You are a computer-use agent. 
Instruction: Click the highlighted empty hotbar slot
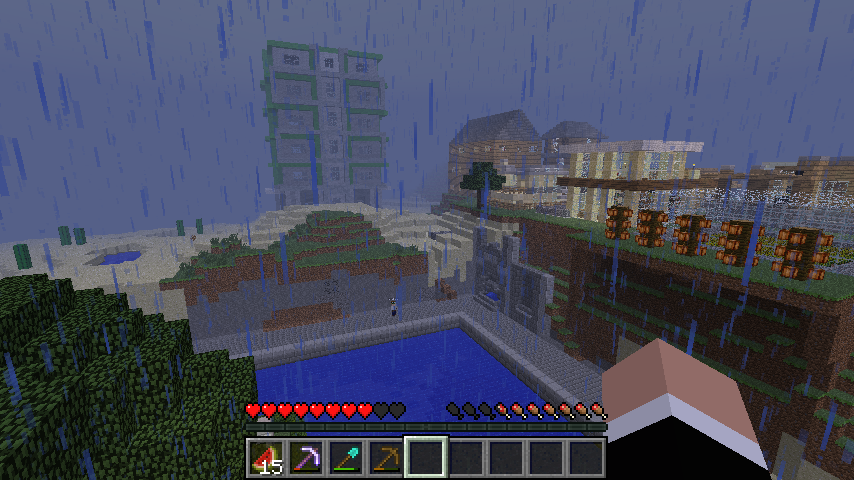[x=425, y=457]
